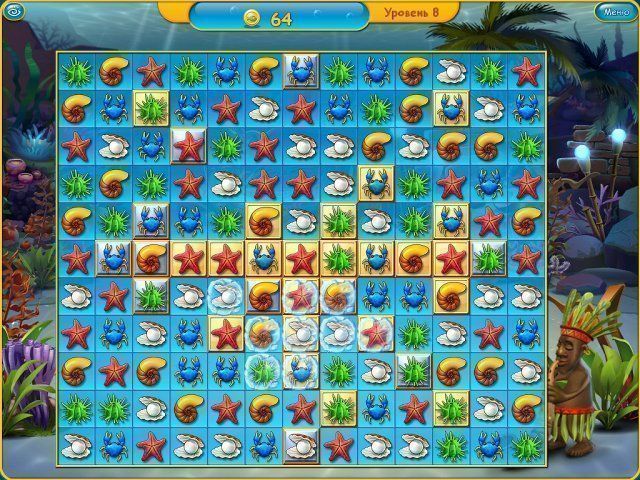
Task: Select the silver-framed red starfish tile
Action: [x=187, y=145]
